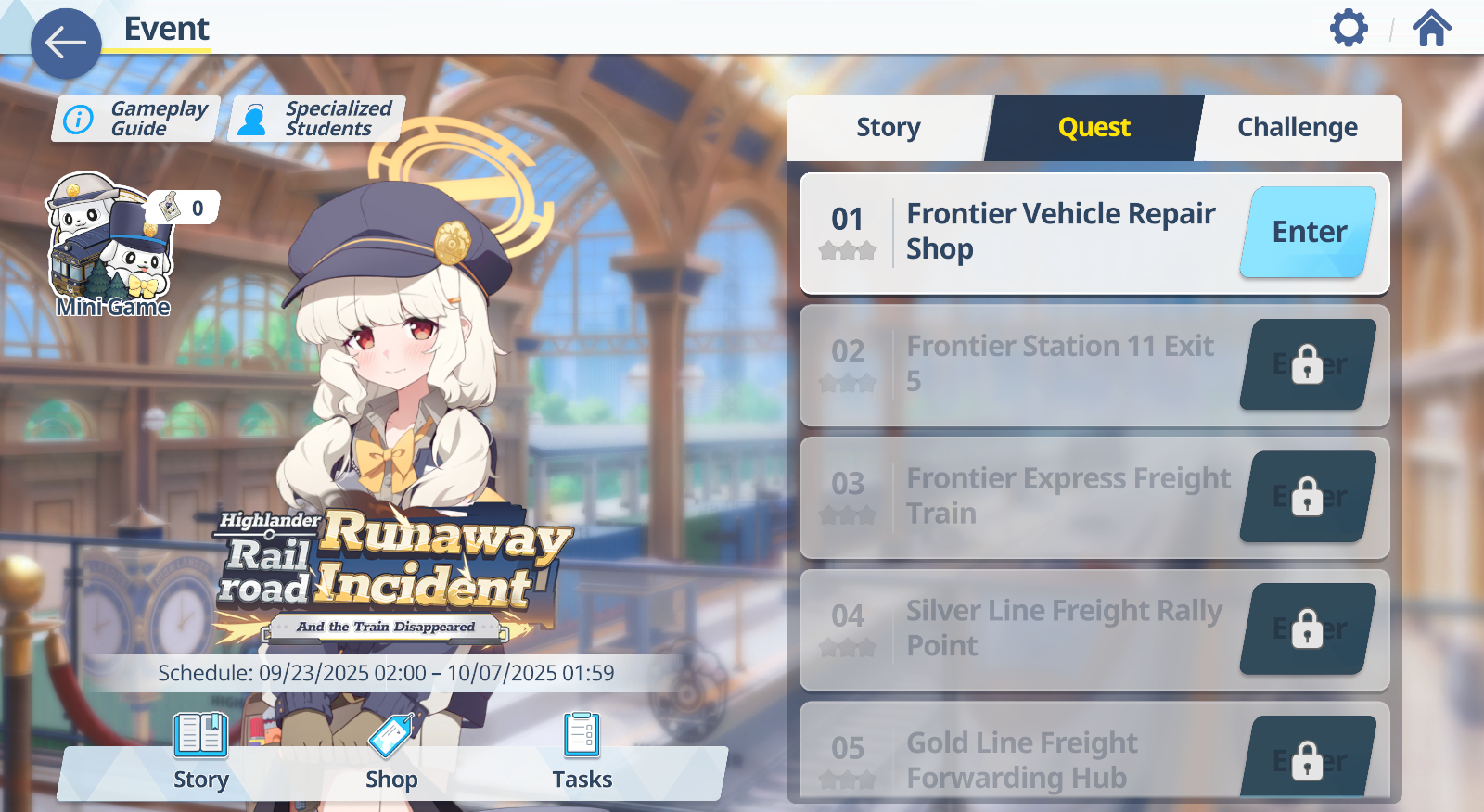This screenshot has height=812, width=1484.
Task: Open the event Shop ticket icon
Action: pyautogui.click(x=391, y=736)
